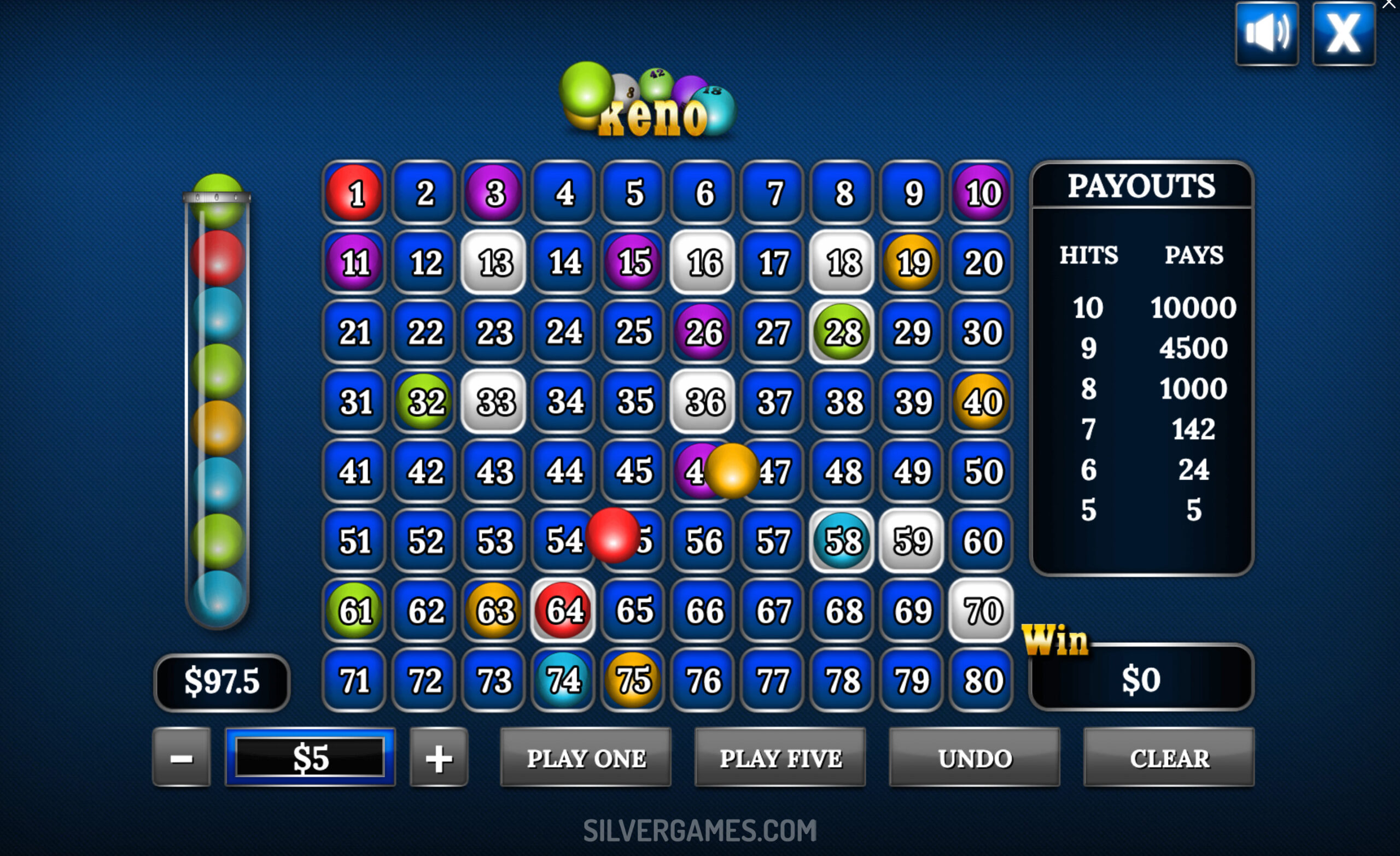Choose number 9 on the board
1400x856 pixels.
(913, 193)
